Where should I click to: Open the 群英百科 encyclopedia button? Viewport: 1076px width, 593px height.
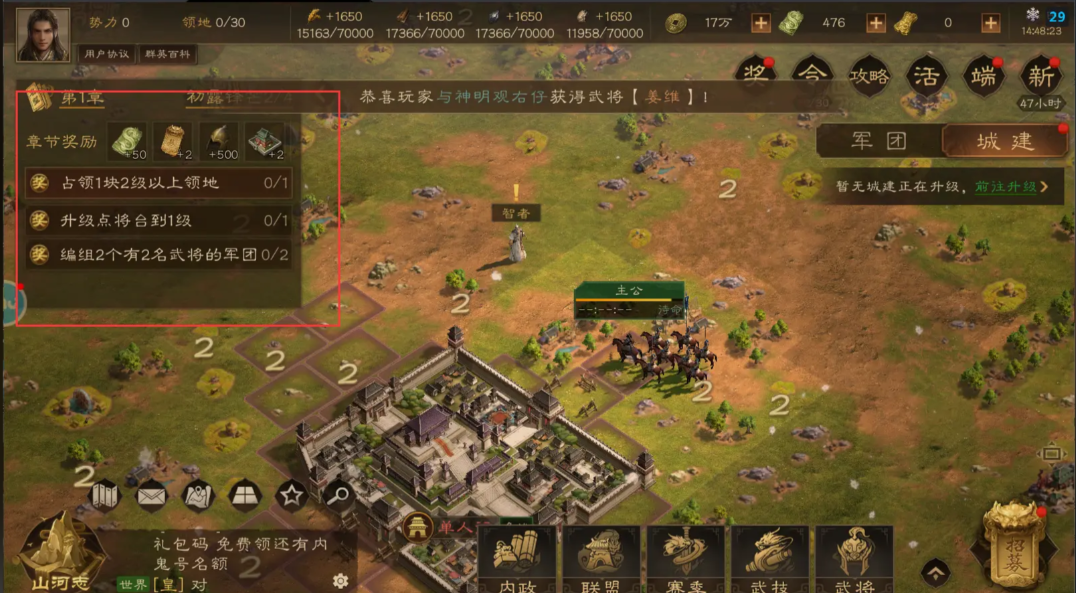[167, 54]
